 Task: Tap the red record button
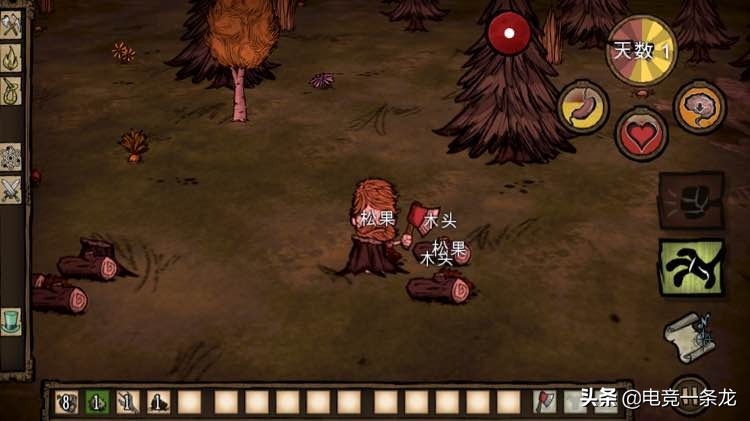coord(509,34)
